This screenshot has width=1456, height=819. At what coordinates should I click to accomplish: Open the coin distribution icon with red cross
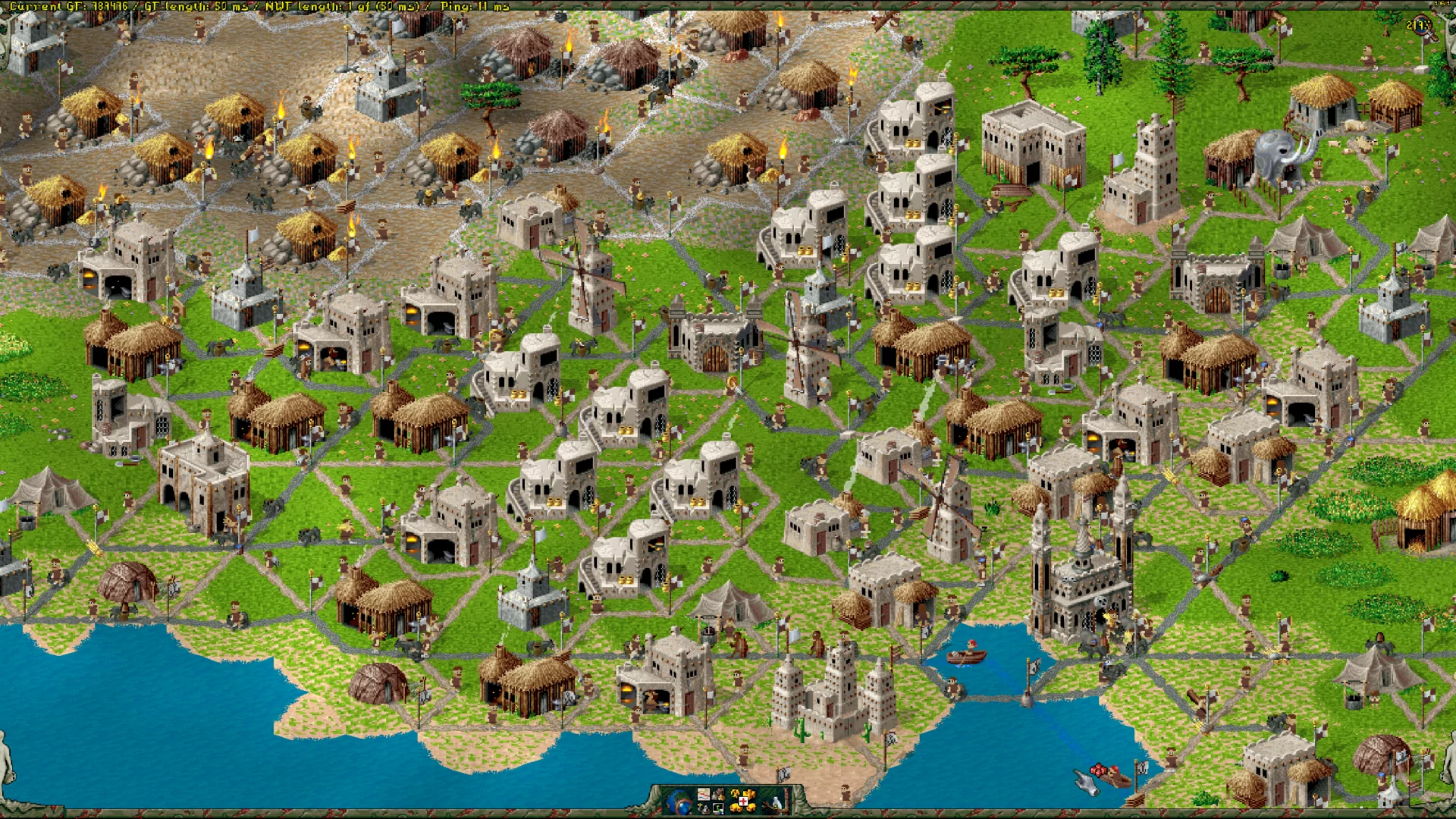pyautogui.click(x=742, y=803)
